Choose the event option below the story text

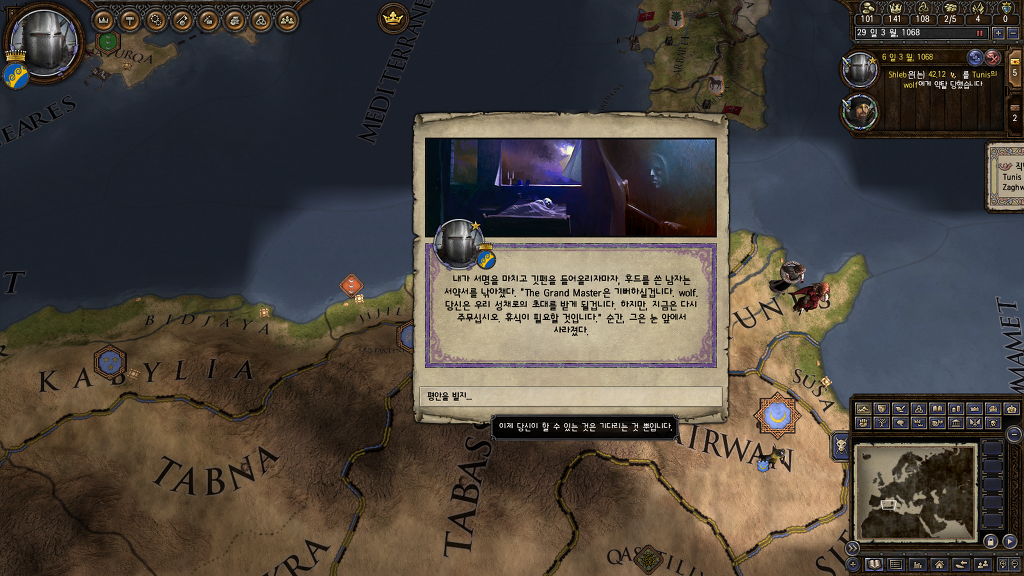tap(570, 396)
